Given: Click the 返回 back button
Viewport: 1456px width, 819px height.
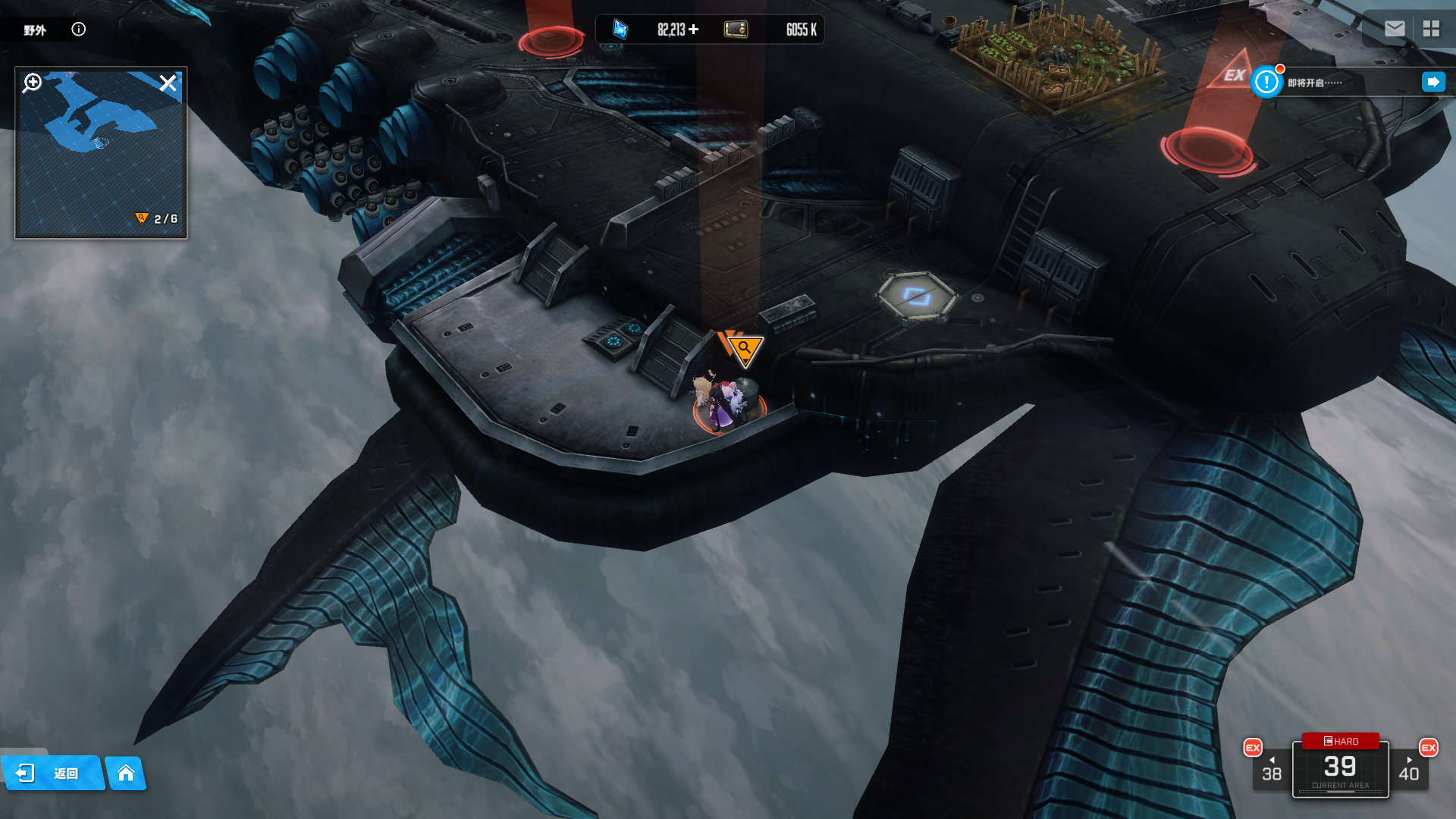Looking at the screenshot, I should (52, 773).
